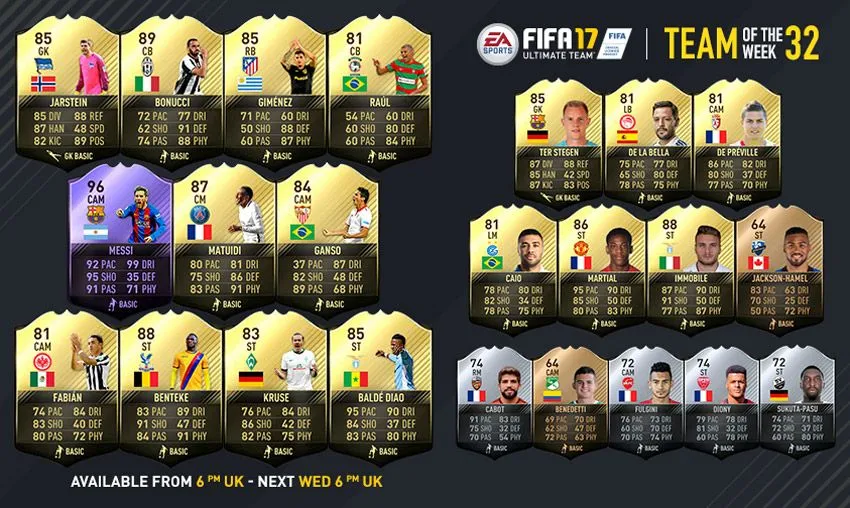Select the Giménez 85 RB card

(273, 85)
